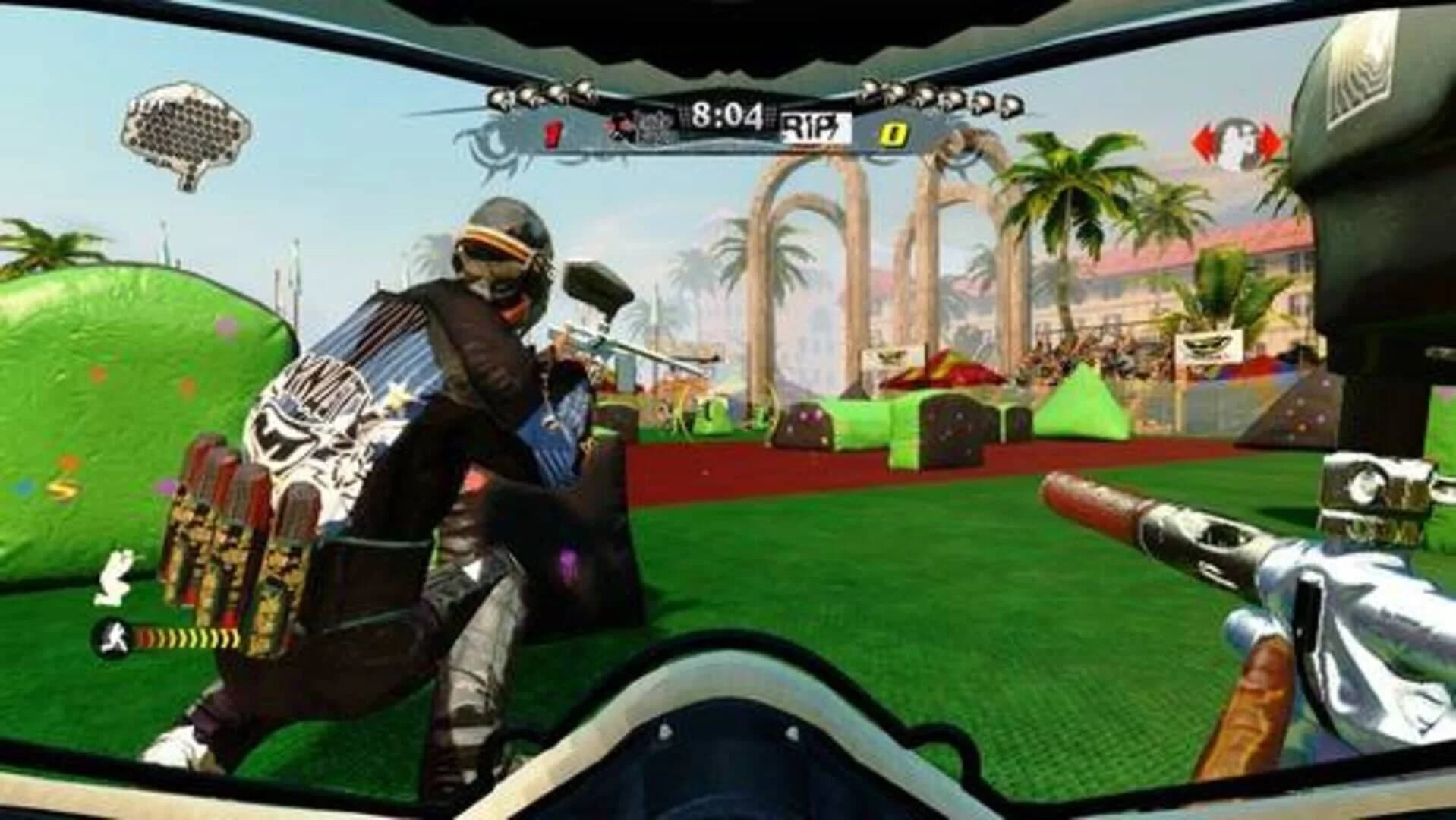Expand the right red directional arrow
This screenshot has height=820, width=1456.
[1269, 140]
